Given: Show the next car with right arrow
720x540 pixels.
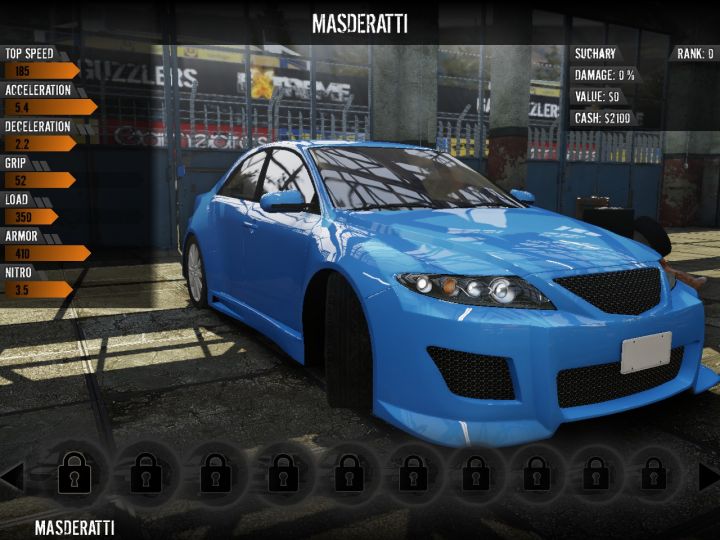Looking at the screenshot, I should (x=708, y=477).
